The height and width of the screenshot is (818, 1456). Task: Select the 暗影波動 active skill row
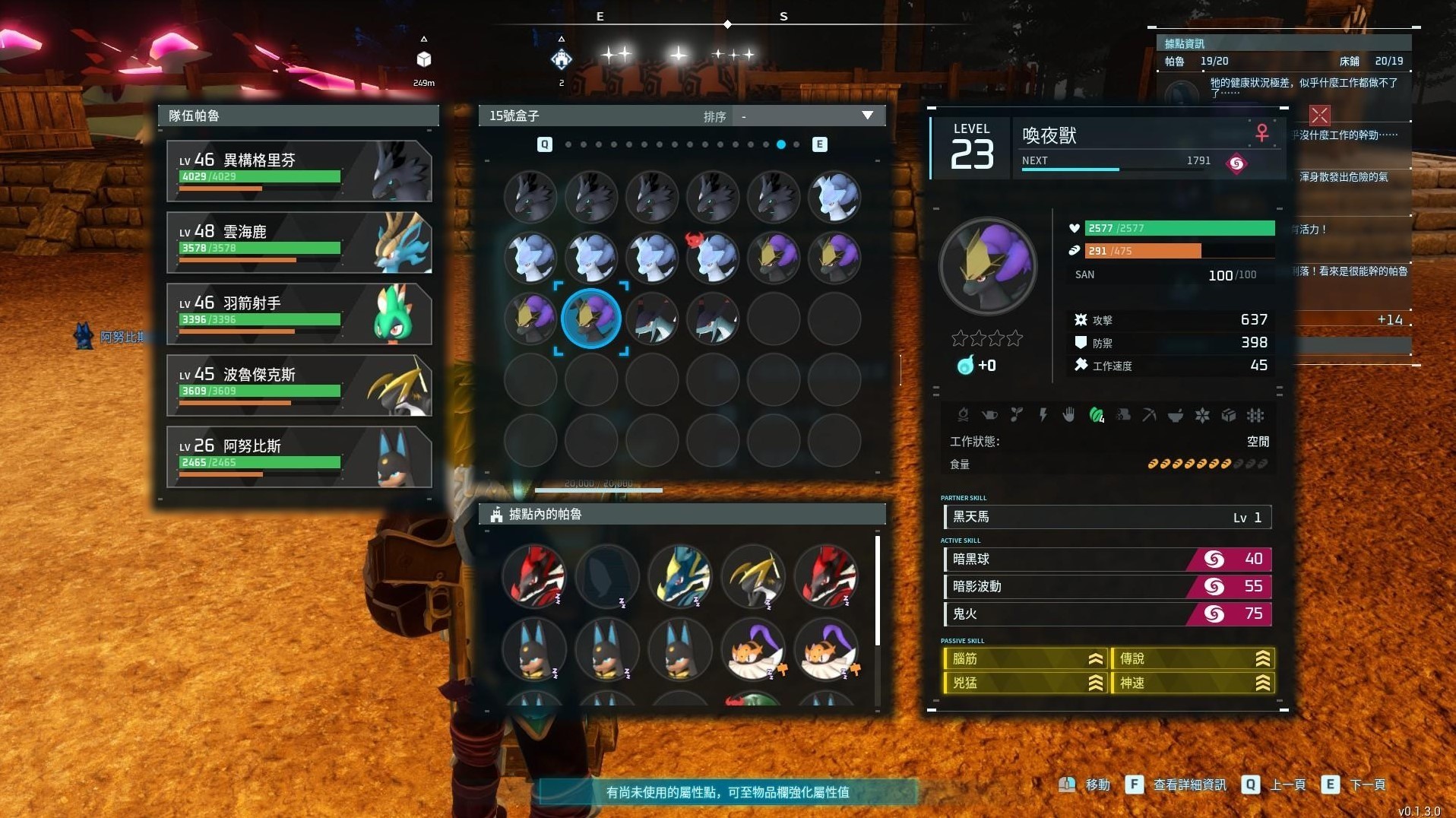pyautogui.click(x=1106, y=587)
